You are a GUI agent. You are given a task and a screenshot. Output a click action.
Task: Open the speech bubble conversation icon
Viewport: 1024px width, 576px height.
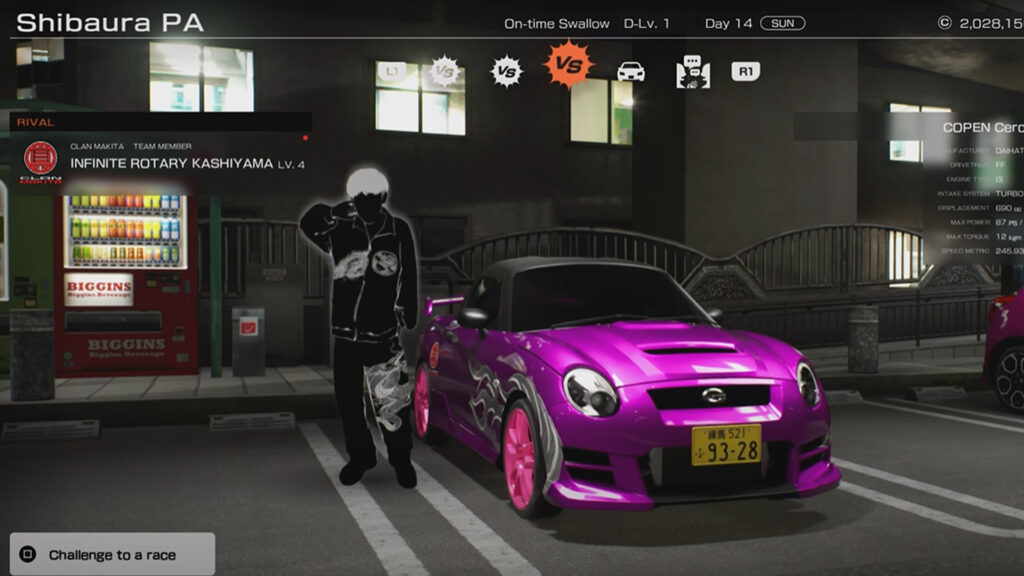coord(692,71)
